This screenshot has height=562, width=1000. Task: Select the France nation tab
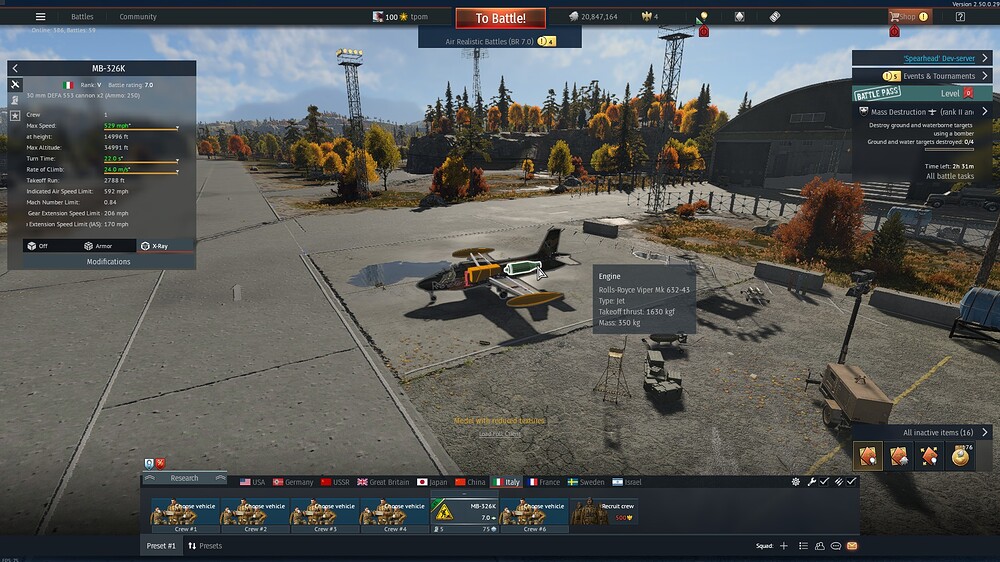[x=543, y=482]
